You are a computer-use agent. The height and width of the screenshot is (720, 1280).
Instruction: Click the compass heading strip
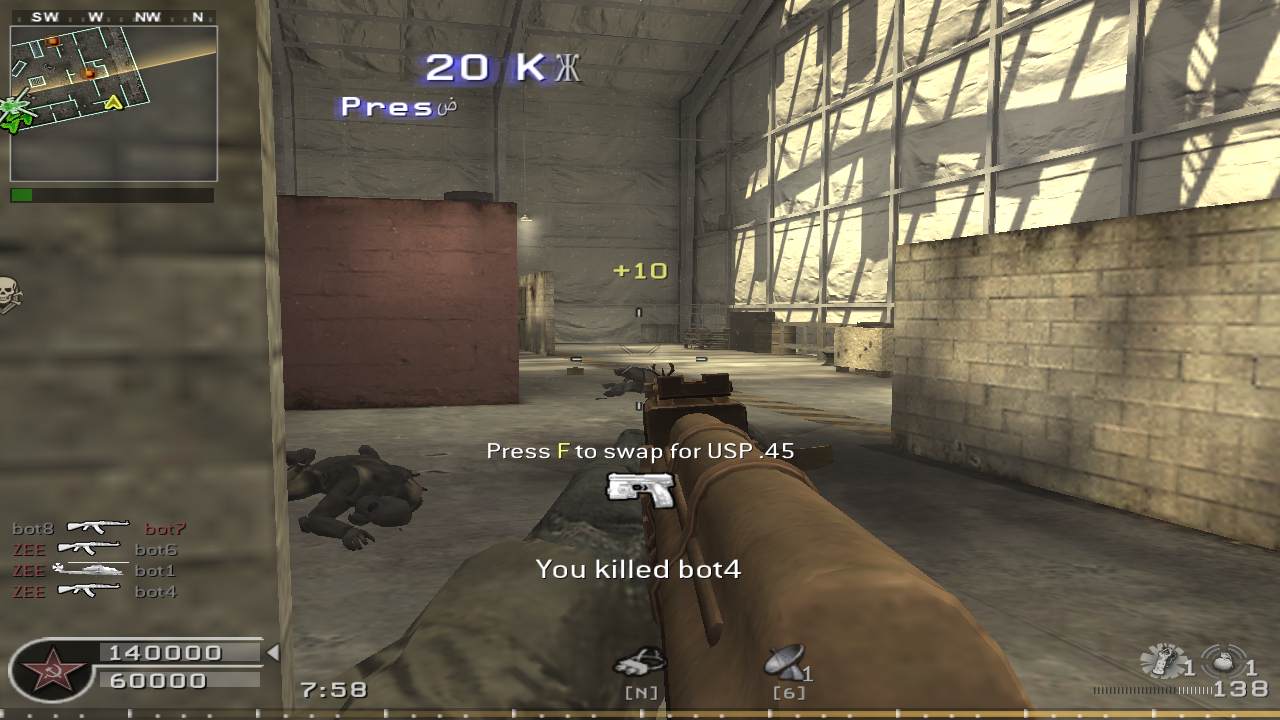(113, 17)
